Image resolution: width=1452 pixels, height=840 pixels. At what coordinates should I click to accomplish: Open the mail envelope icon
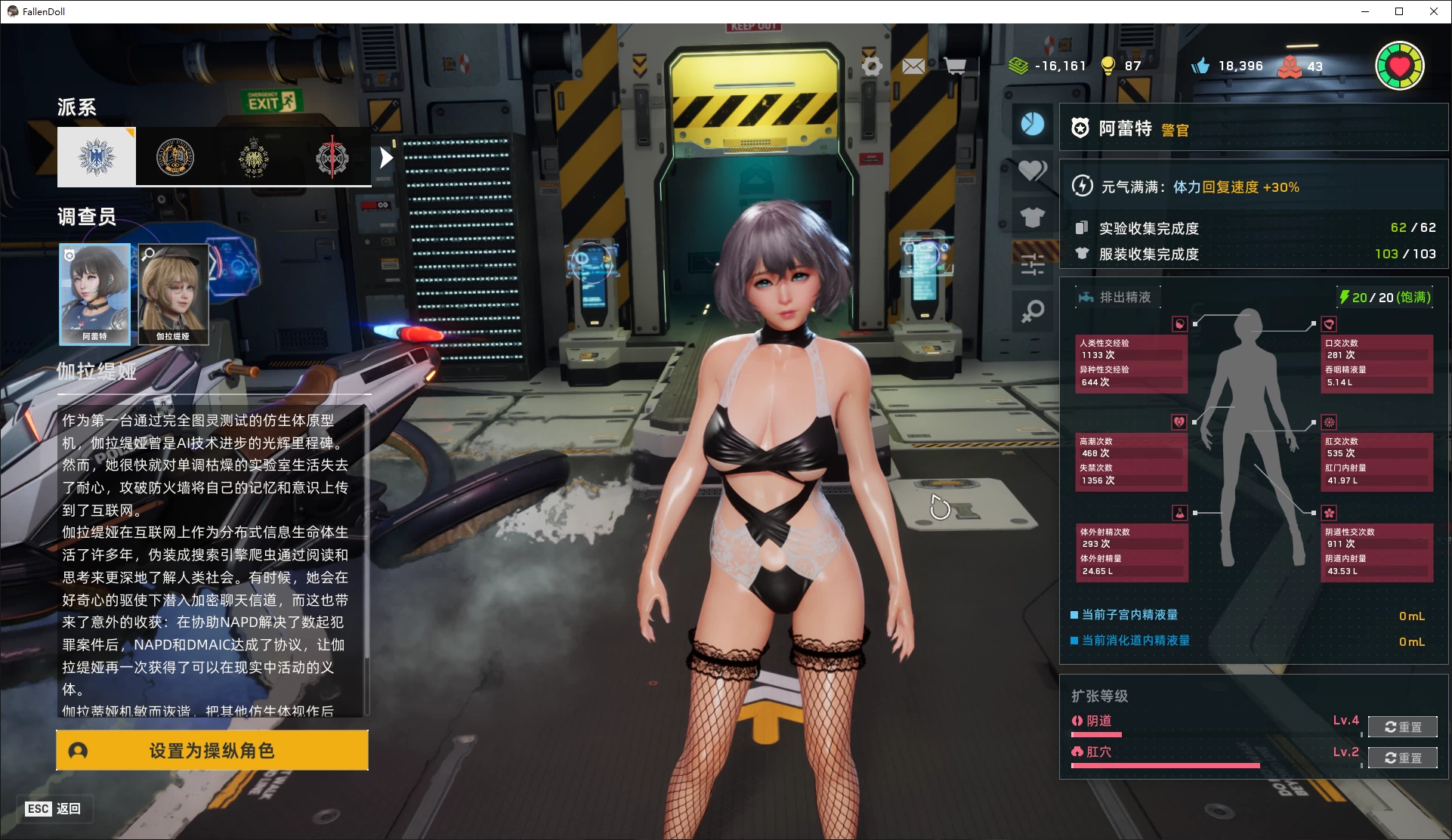pos(913,66)
